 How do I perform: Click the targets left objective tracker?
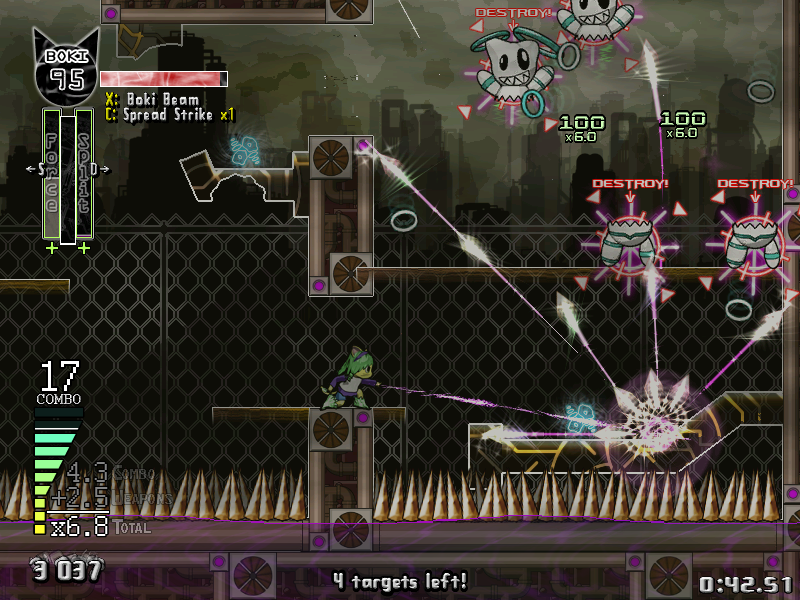[400, 580]
